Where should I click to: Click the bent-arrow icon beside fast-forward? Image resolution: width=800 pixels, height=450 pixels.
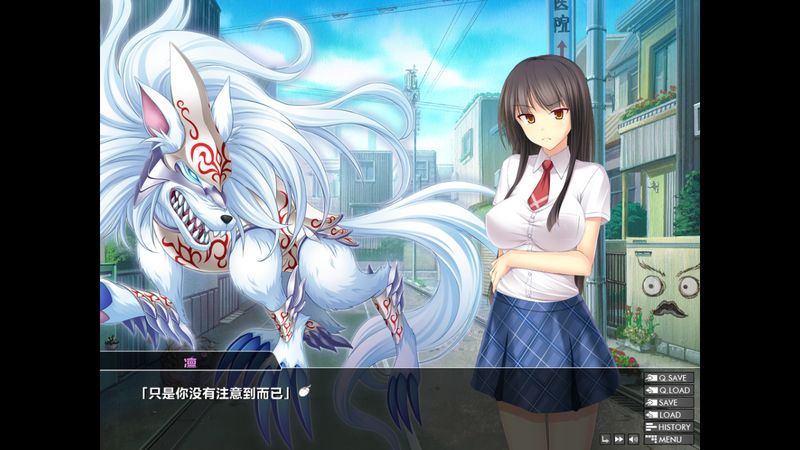tap(605, 439)
